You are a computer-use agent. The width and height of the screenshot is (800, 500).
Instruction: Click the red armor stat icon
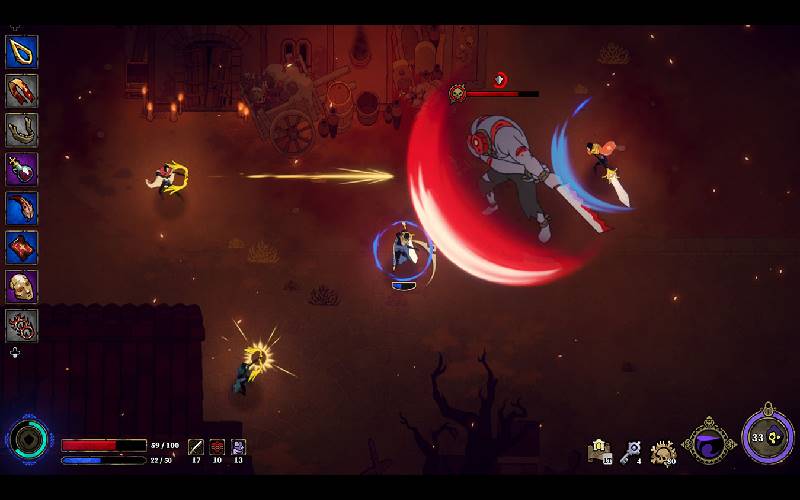tap(217, 447)
